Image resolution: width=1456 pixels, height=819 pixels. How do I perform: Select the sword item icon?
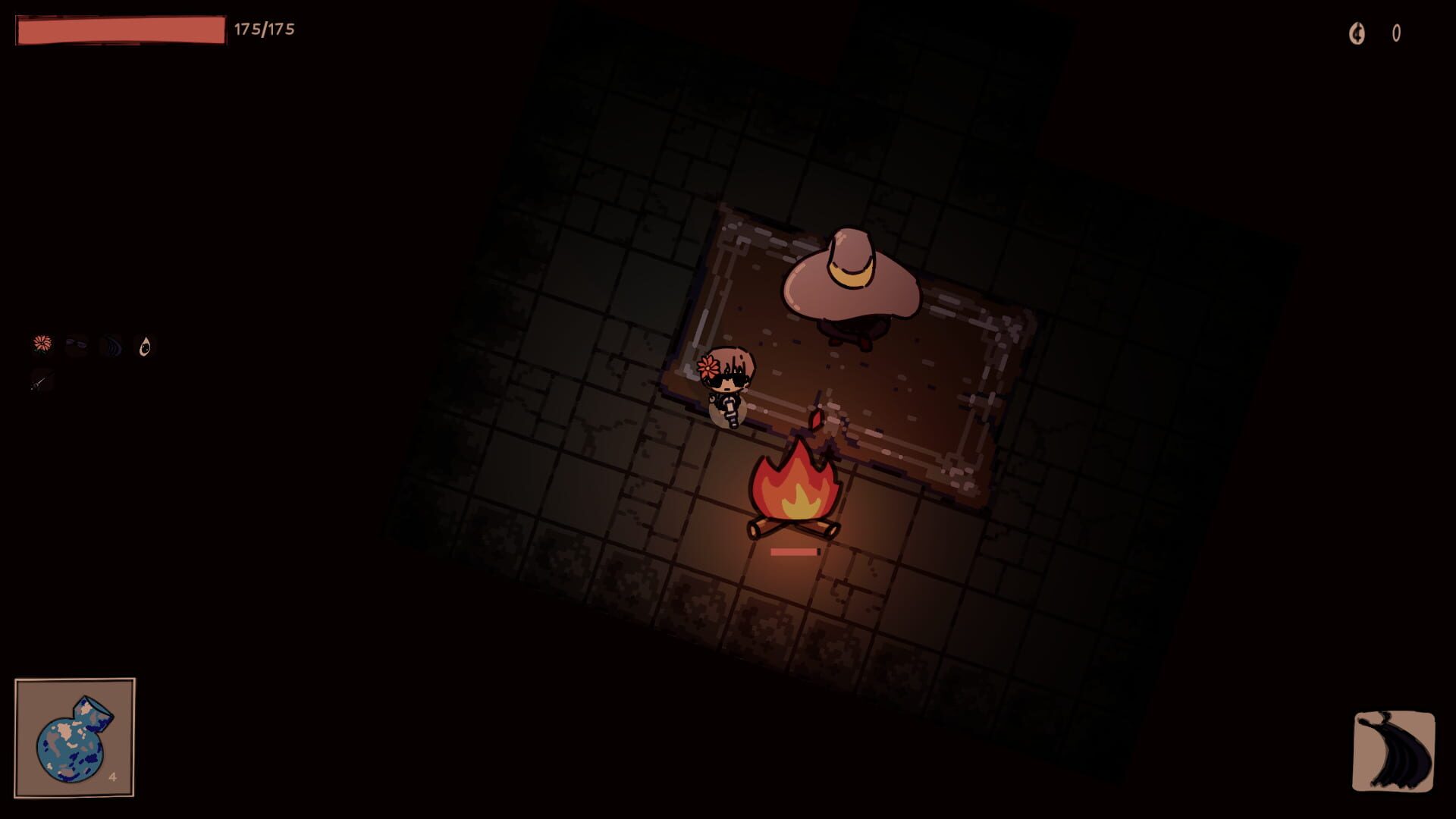40,383
